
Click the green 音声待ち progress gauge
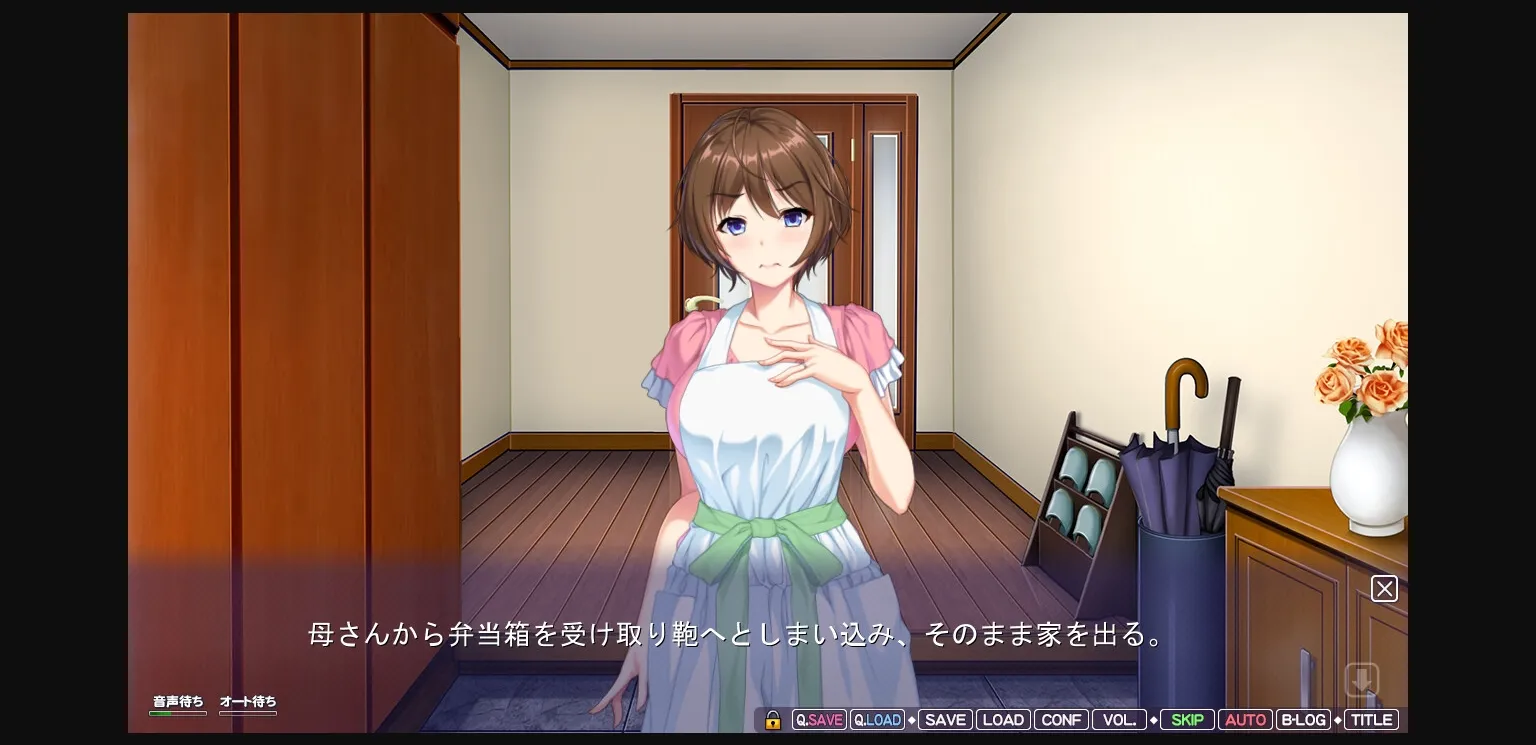[178, 711]
